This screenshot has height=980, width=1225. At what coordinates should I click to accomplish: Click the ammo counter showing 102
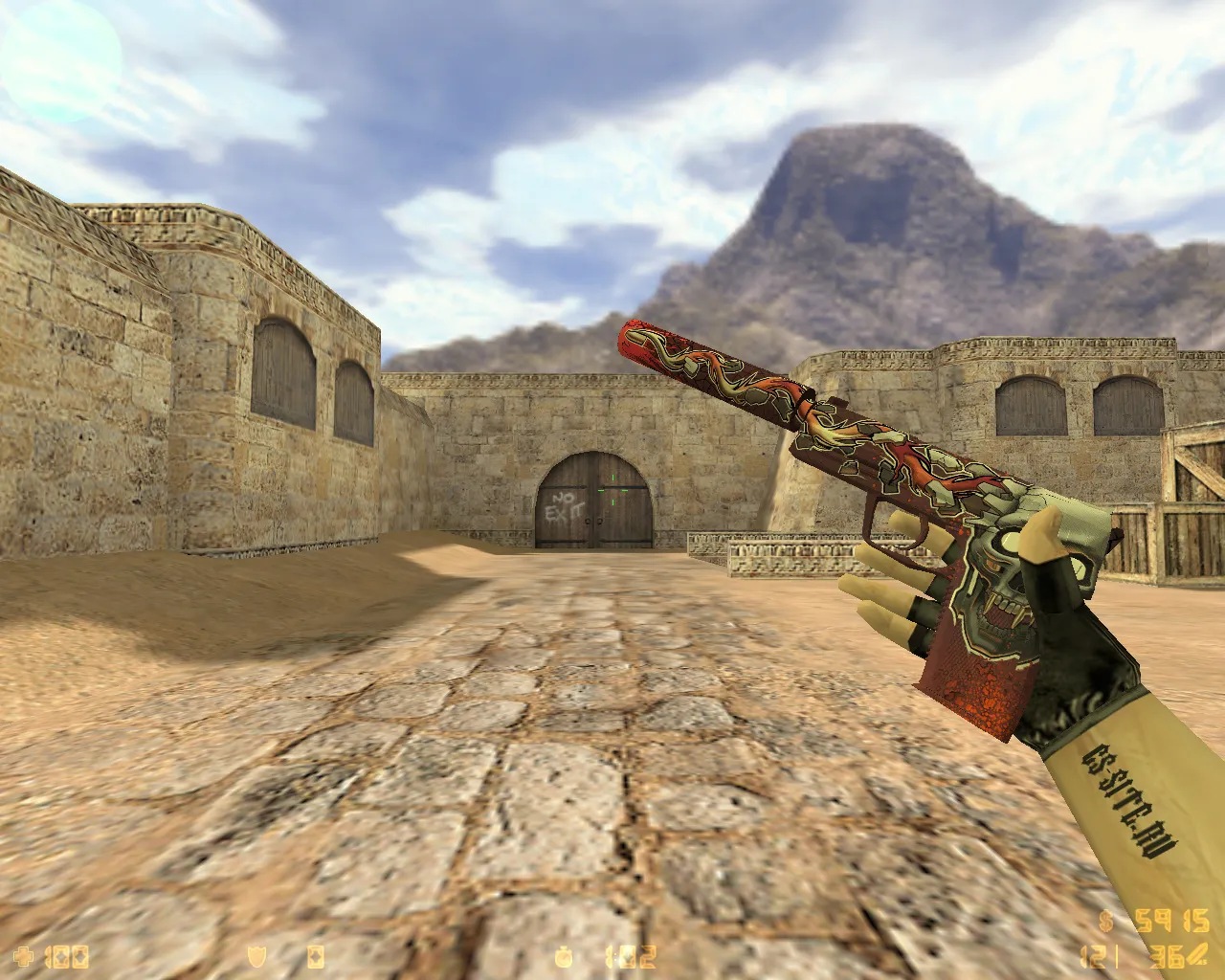point(627,956)
